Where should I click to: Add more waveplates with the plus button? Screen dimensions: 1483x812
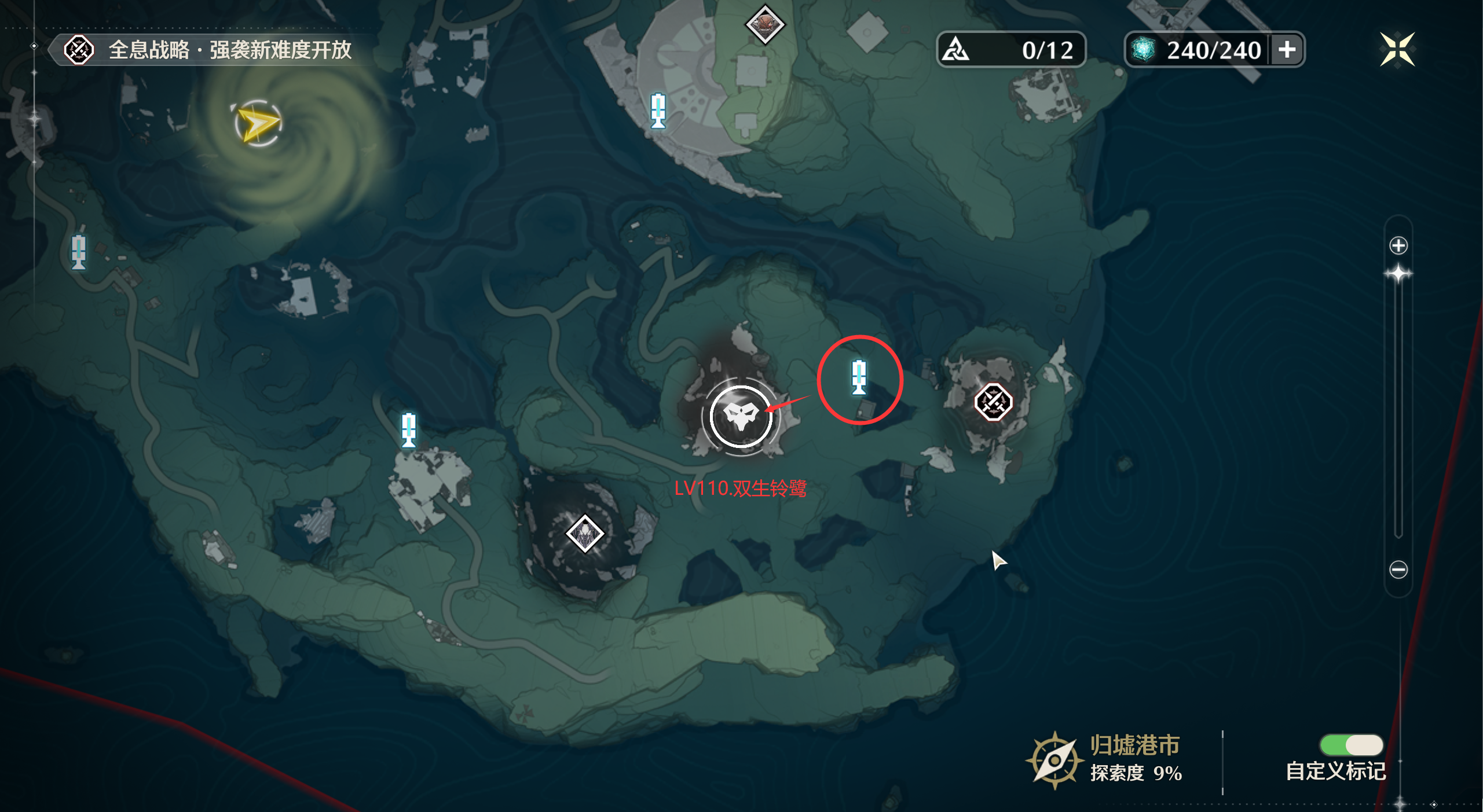point(1287,50)
